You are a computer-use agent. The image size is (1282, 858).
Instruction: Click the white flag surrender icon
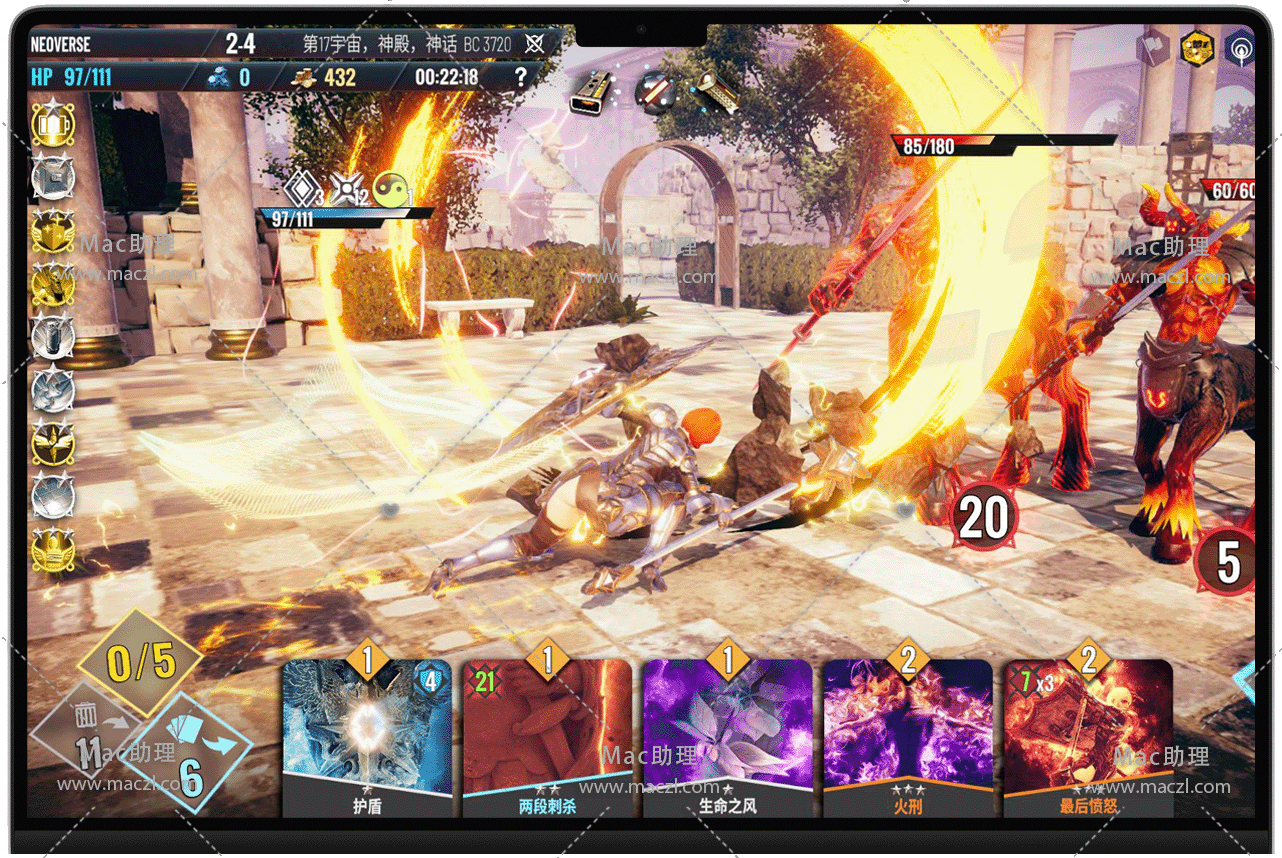point(1152,48)
